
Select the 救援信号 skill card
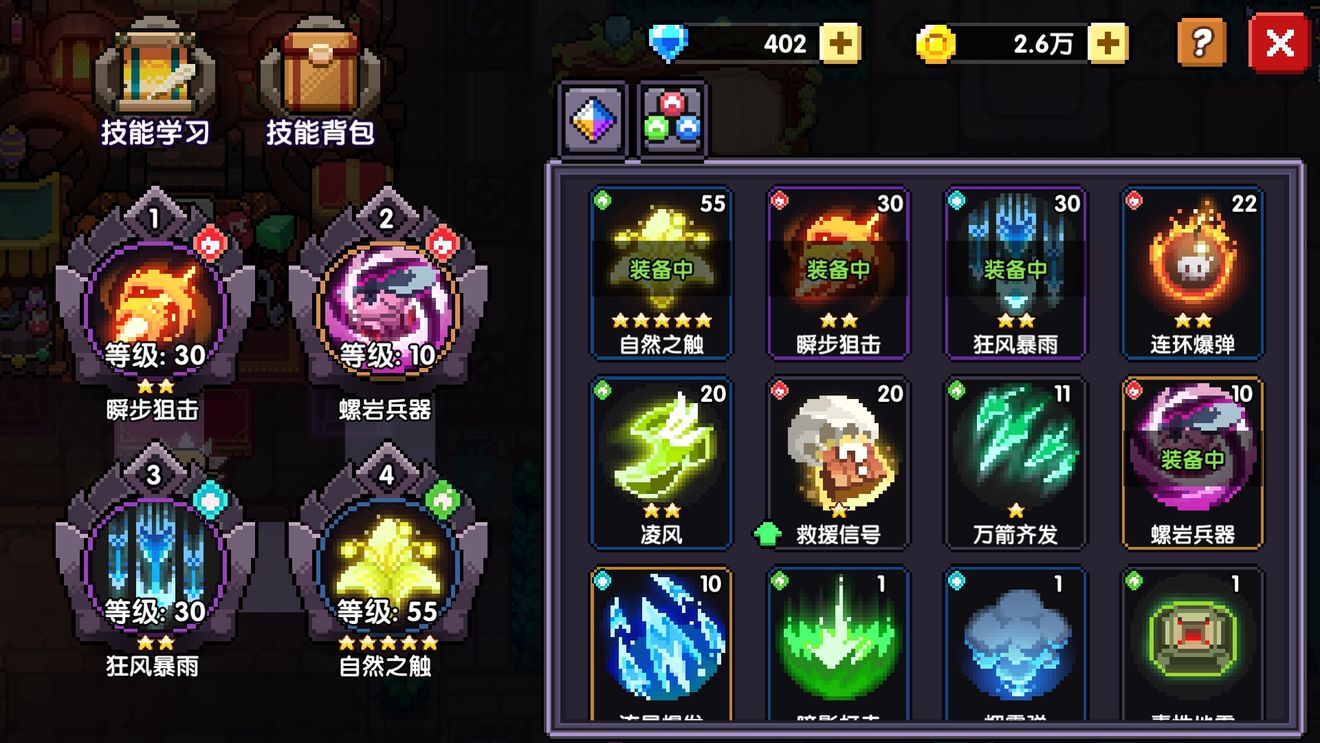[x=838, y=462]
